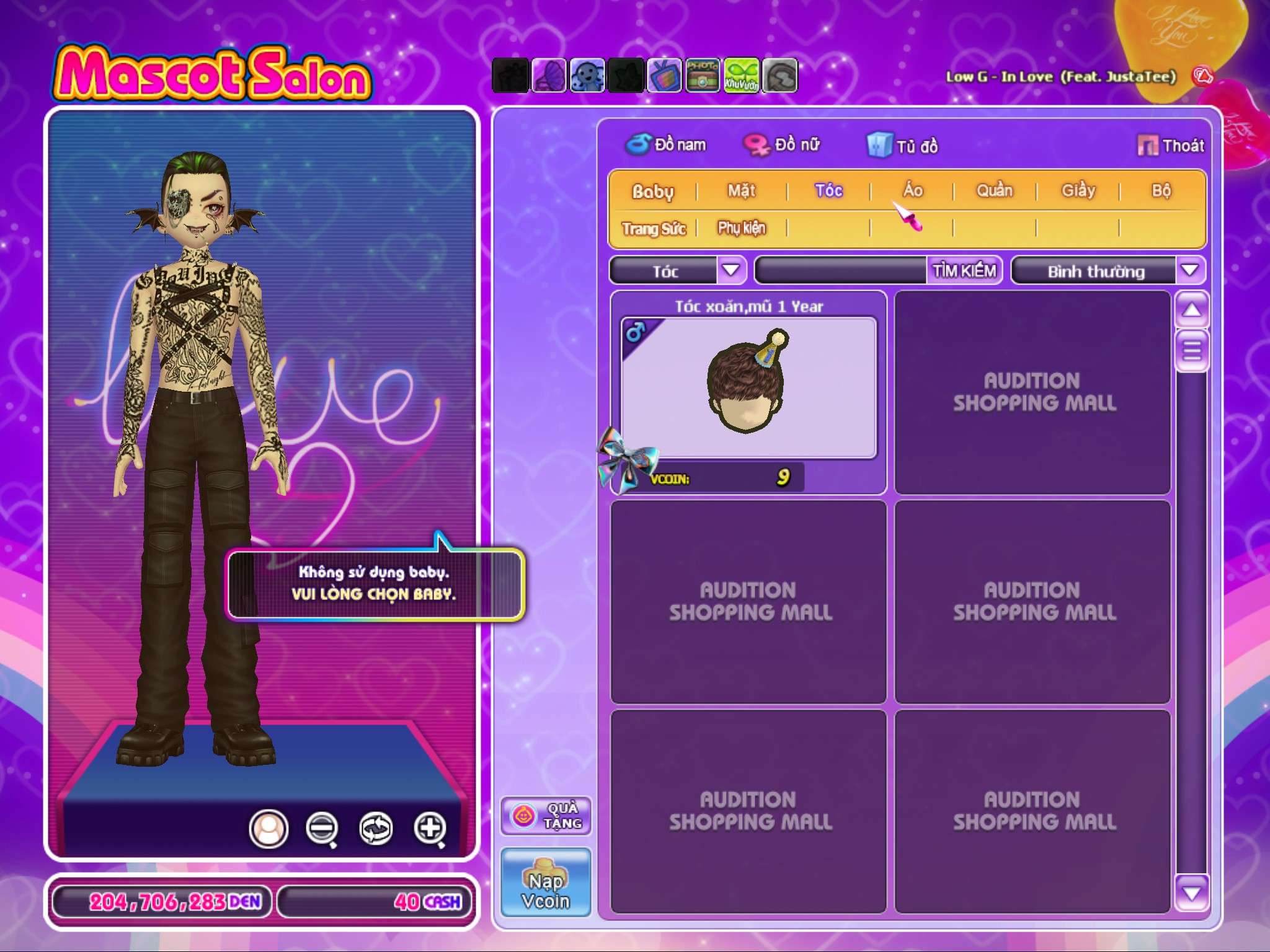
Task: Open the Quần pants category
Action: tap(995, 191)
